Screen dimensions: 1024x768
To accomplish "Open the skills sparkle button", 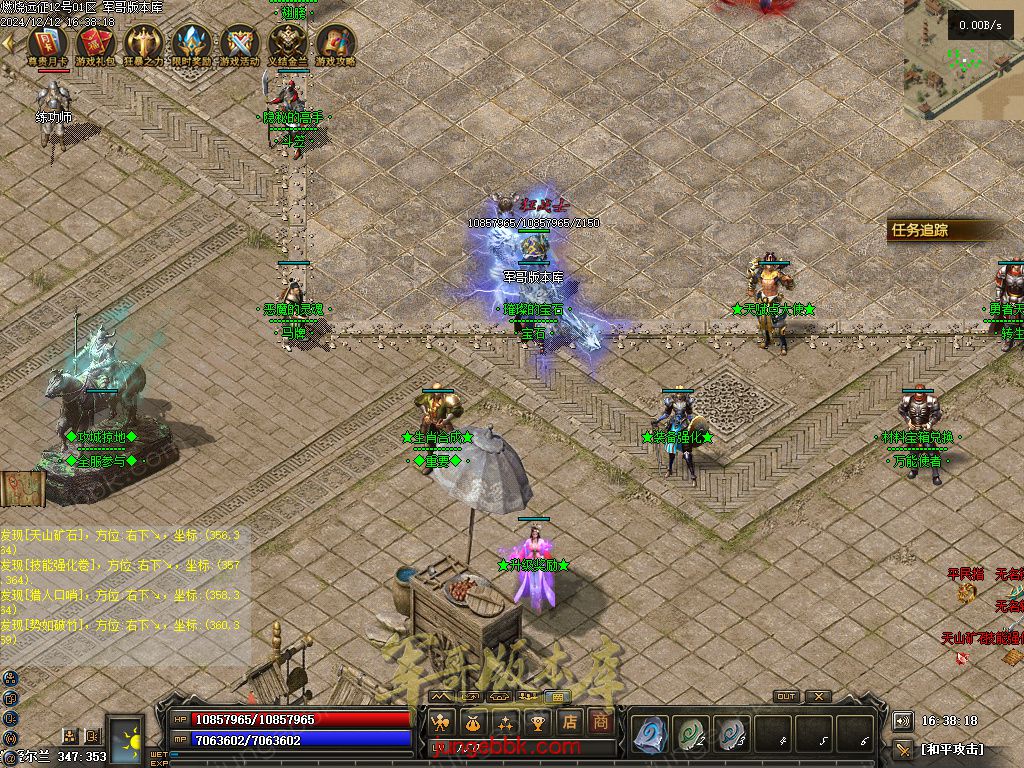I will (505, 722).
